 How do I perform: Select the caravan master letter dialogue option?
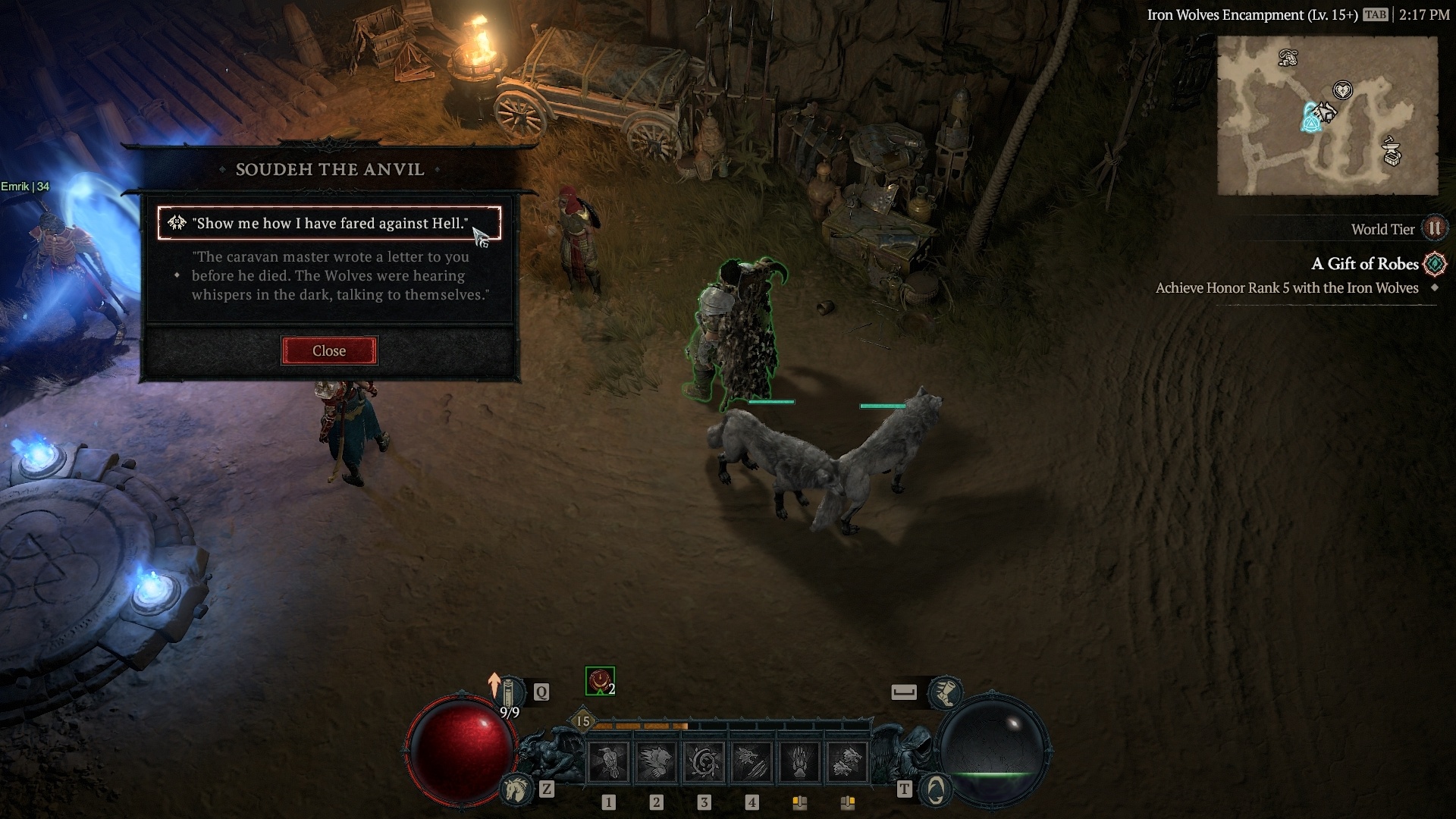(x=339, y=276)
